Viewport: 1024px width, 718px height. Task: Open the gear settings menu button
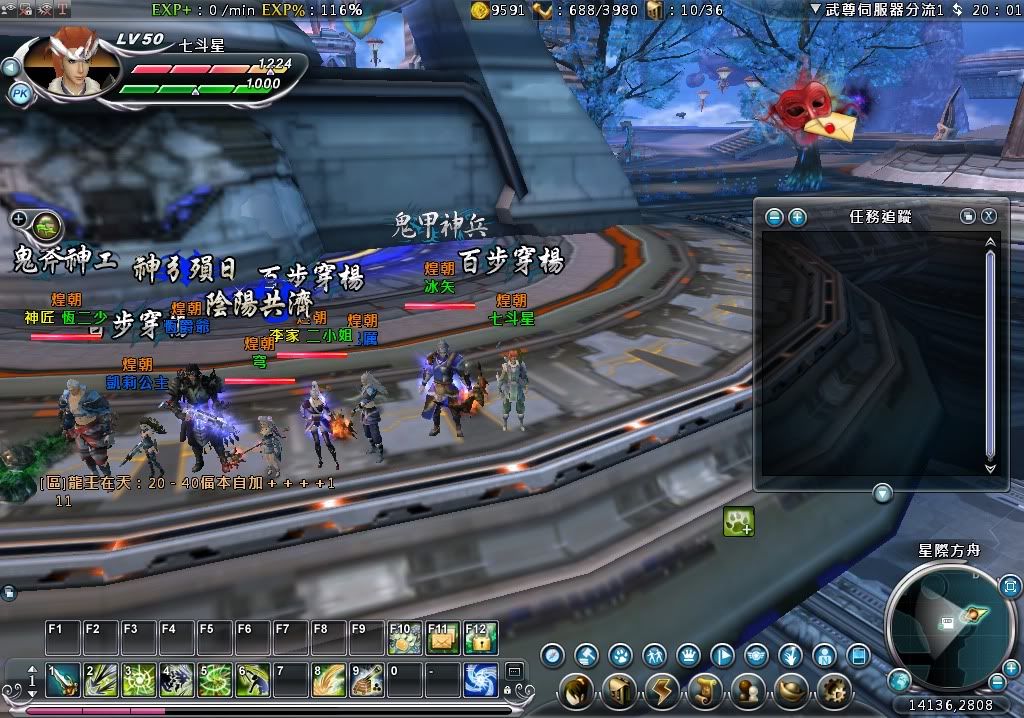click(x=833, y=690)
